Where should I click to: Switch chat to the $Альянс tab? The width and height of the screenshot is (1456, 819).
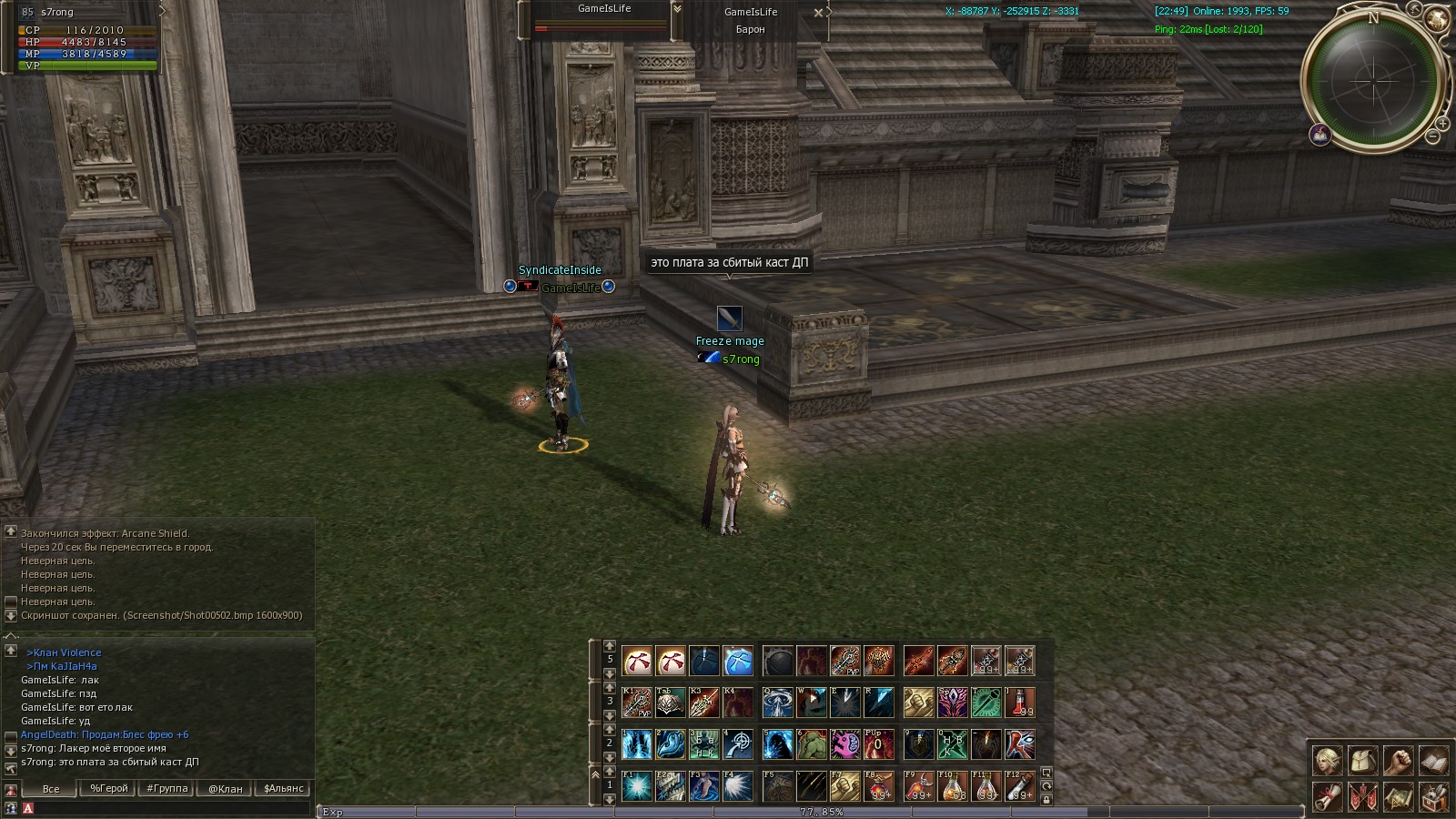[x=284, y=789]
